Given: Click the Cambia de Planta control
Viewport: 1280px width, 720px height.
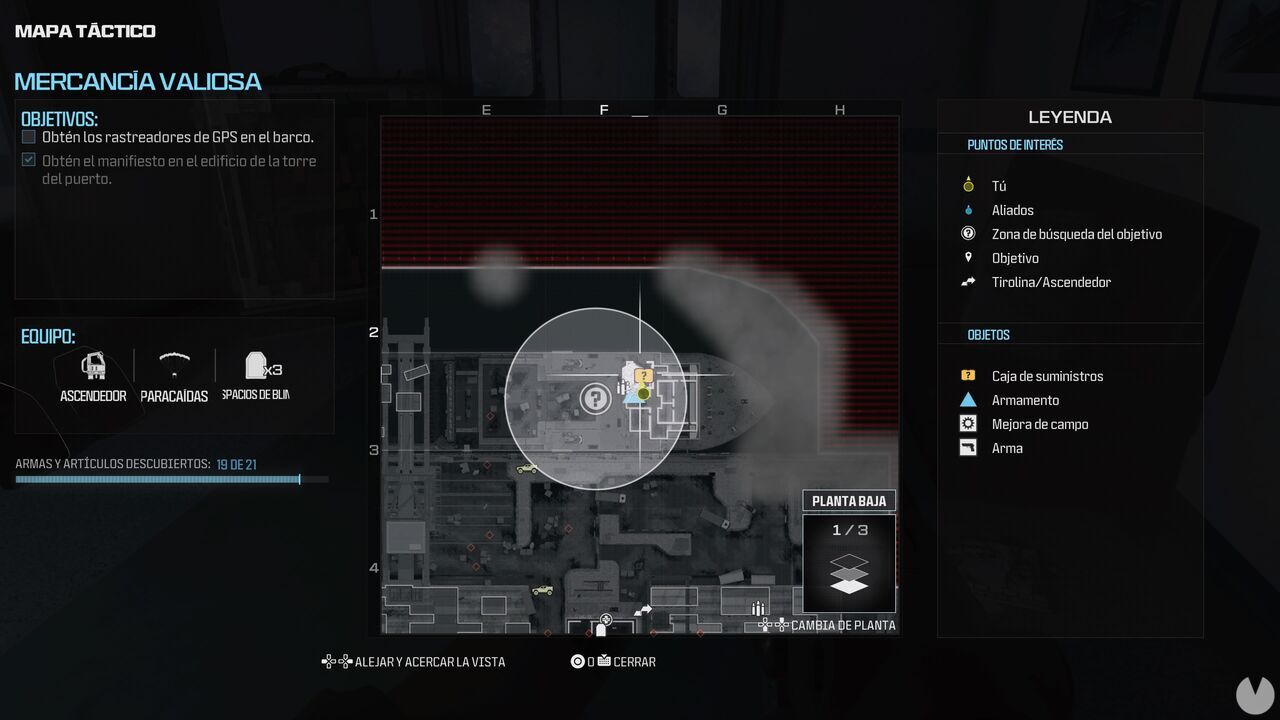Looking at the screenshot, I should [x=841, y=625].
